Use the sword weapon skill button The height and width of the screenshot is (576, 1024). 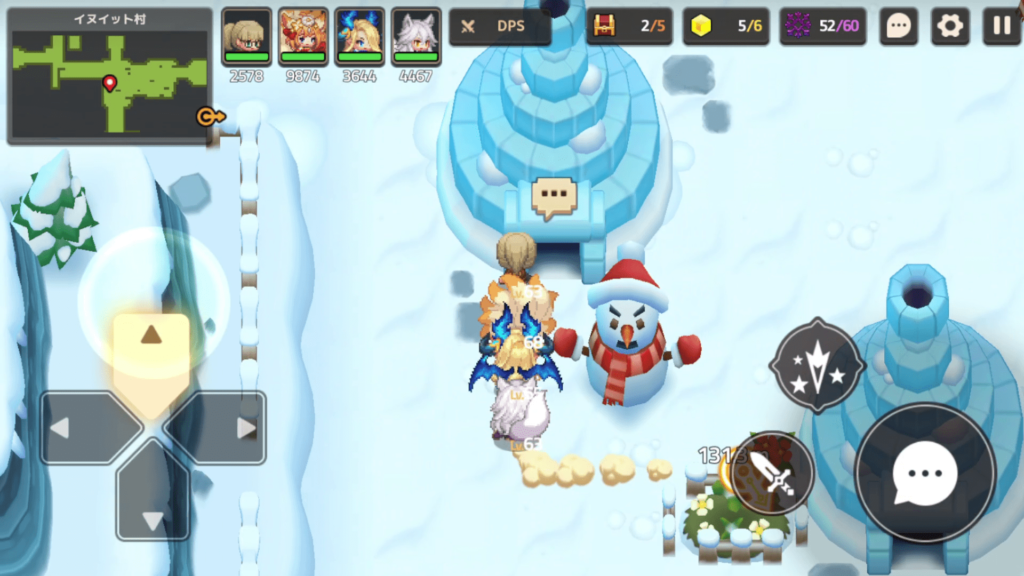pos(775,473)
